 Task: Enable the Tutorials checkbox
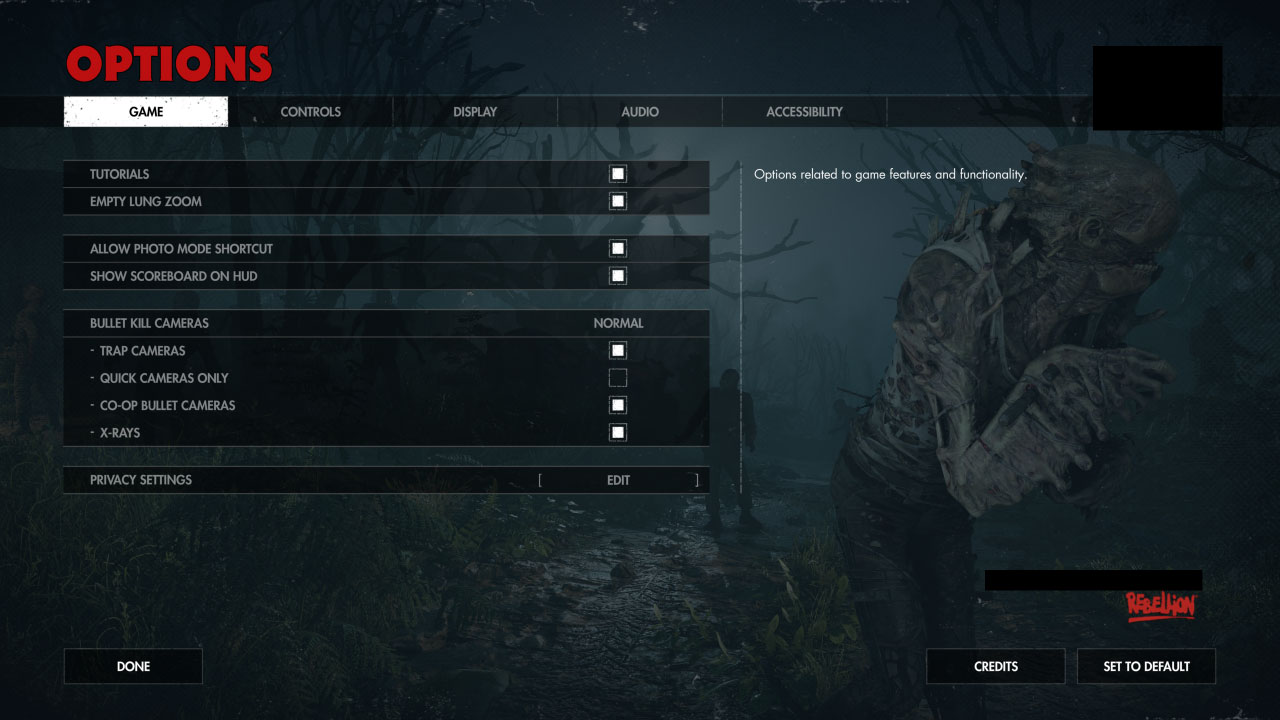click(x=617, y=173)
